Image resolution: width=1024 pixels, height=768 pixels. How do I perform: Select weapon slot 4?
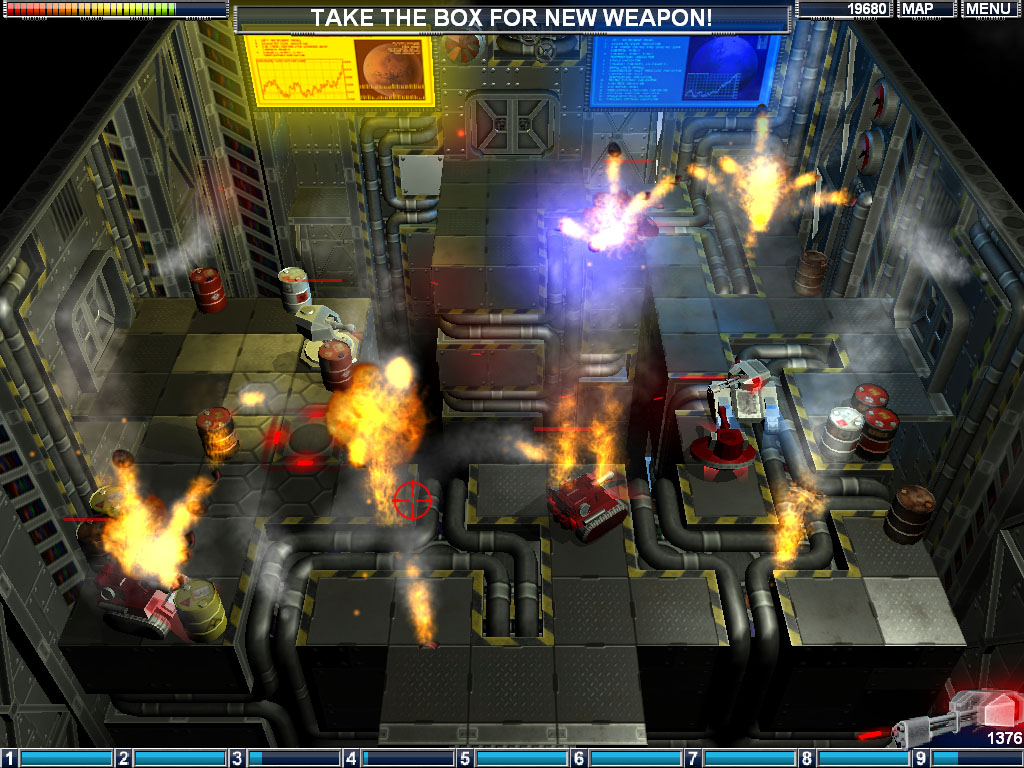(x=399, y=758)
